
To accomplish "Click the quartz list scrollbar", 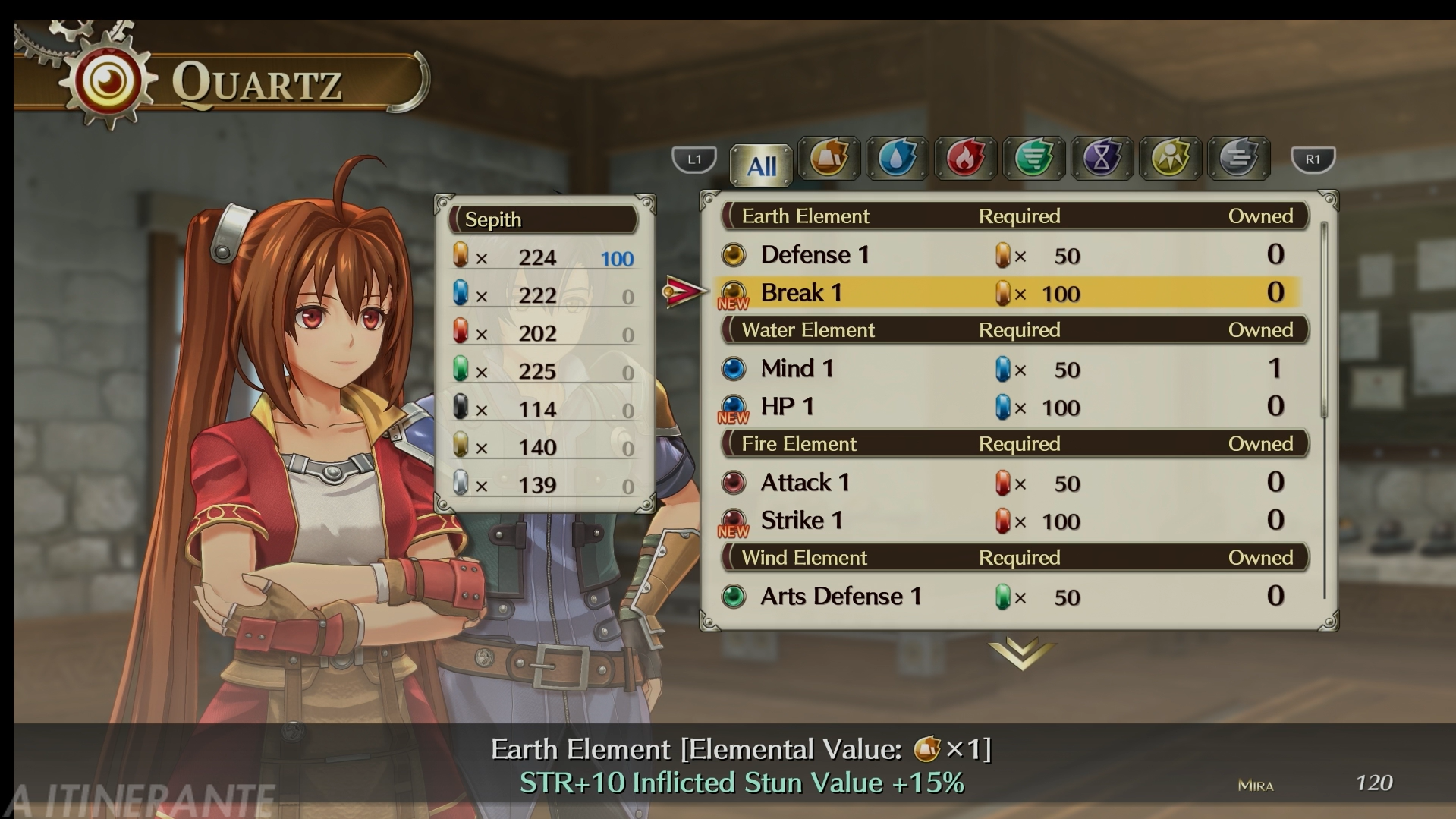I will coord(1324,319).
